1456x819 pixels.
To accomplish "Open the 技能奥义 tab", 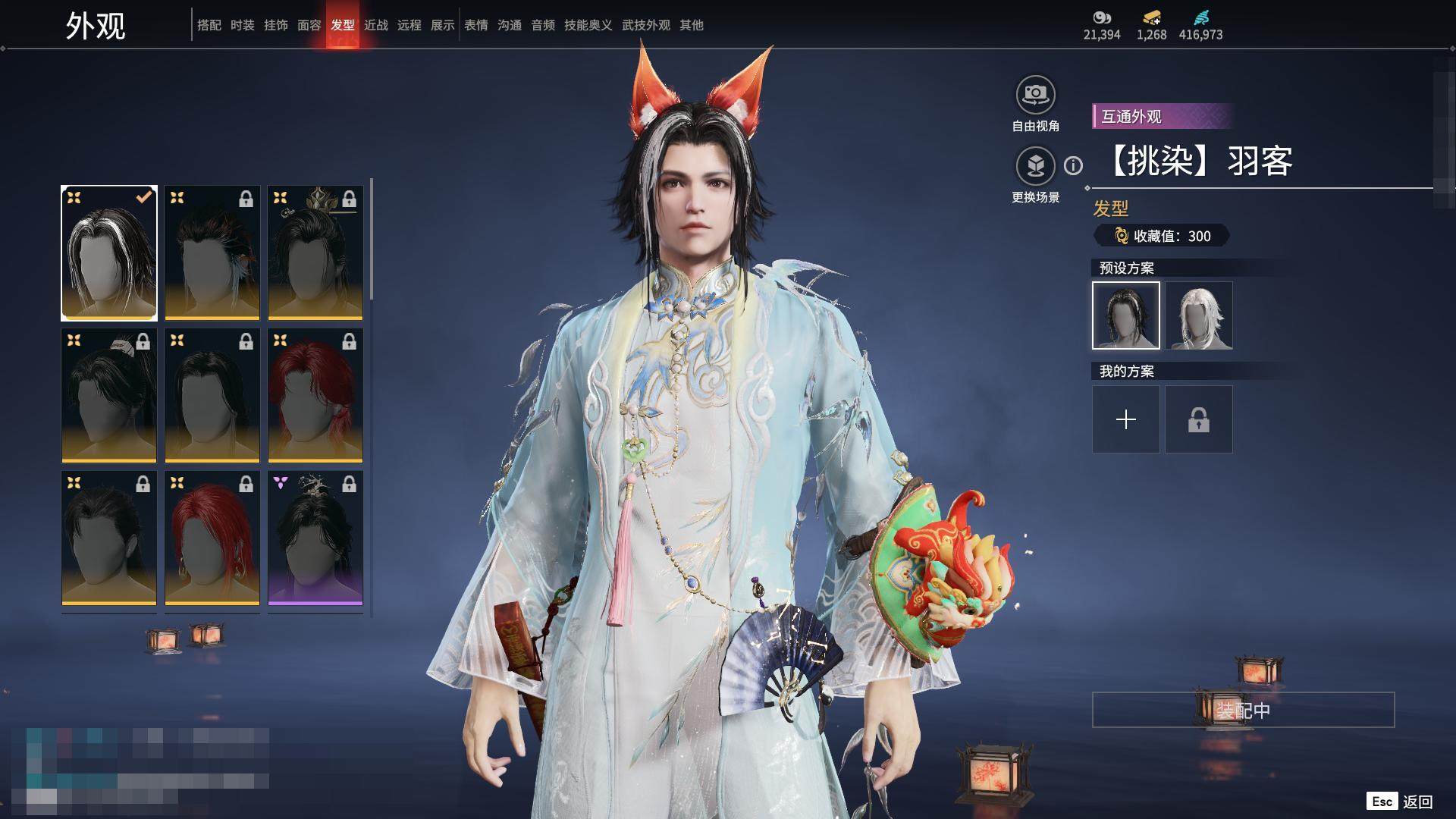I will (x=588, y=25).
